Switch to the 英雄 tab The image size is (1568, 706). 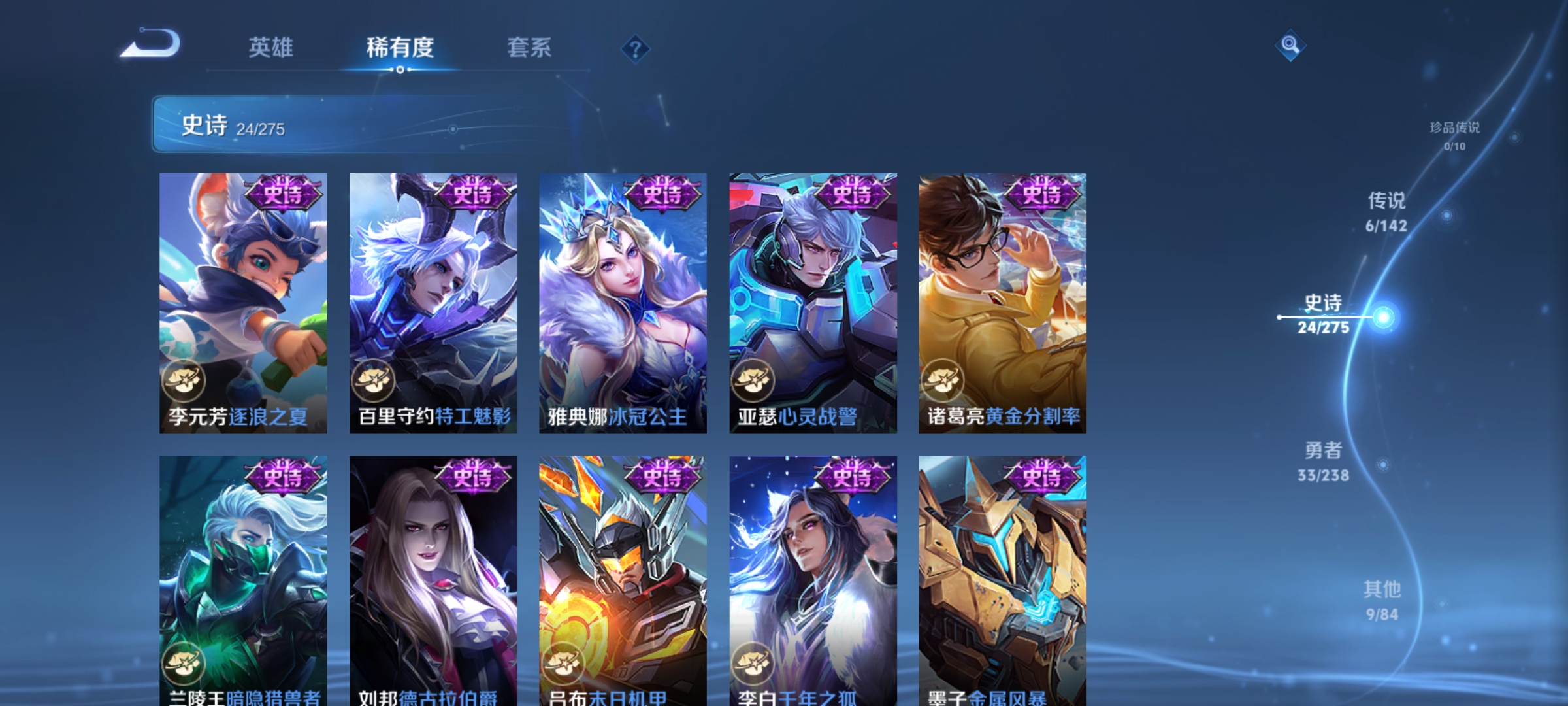[x=272, y=47]
